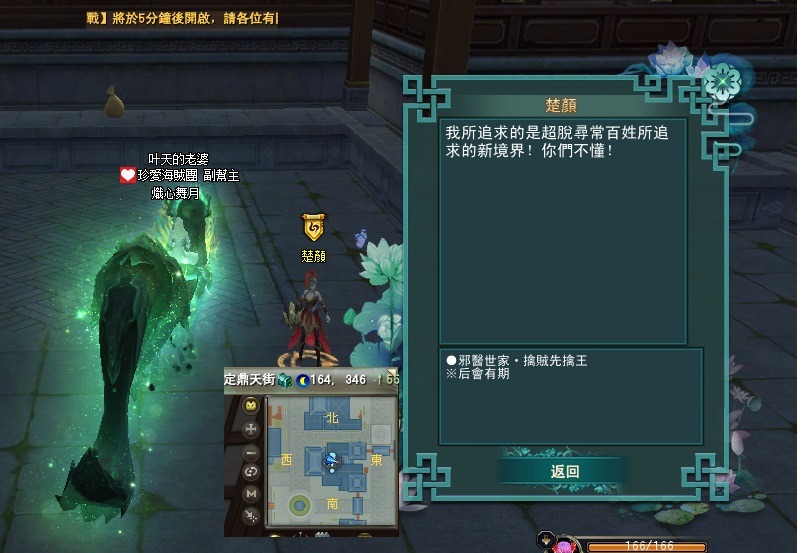The width and height of the screenshot is (801, 553).
Task: Click the 返回 button in the dialogue window
Action: coord(564,471)
